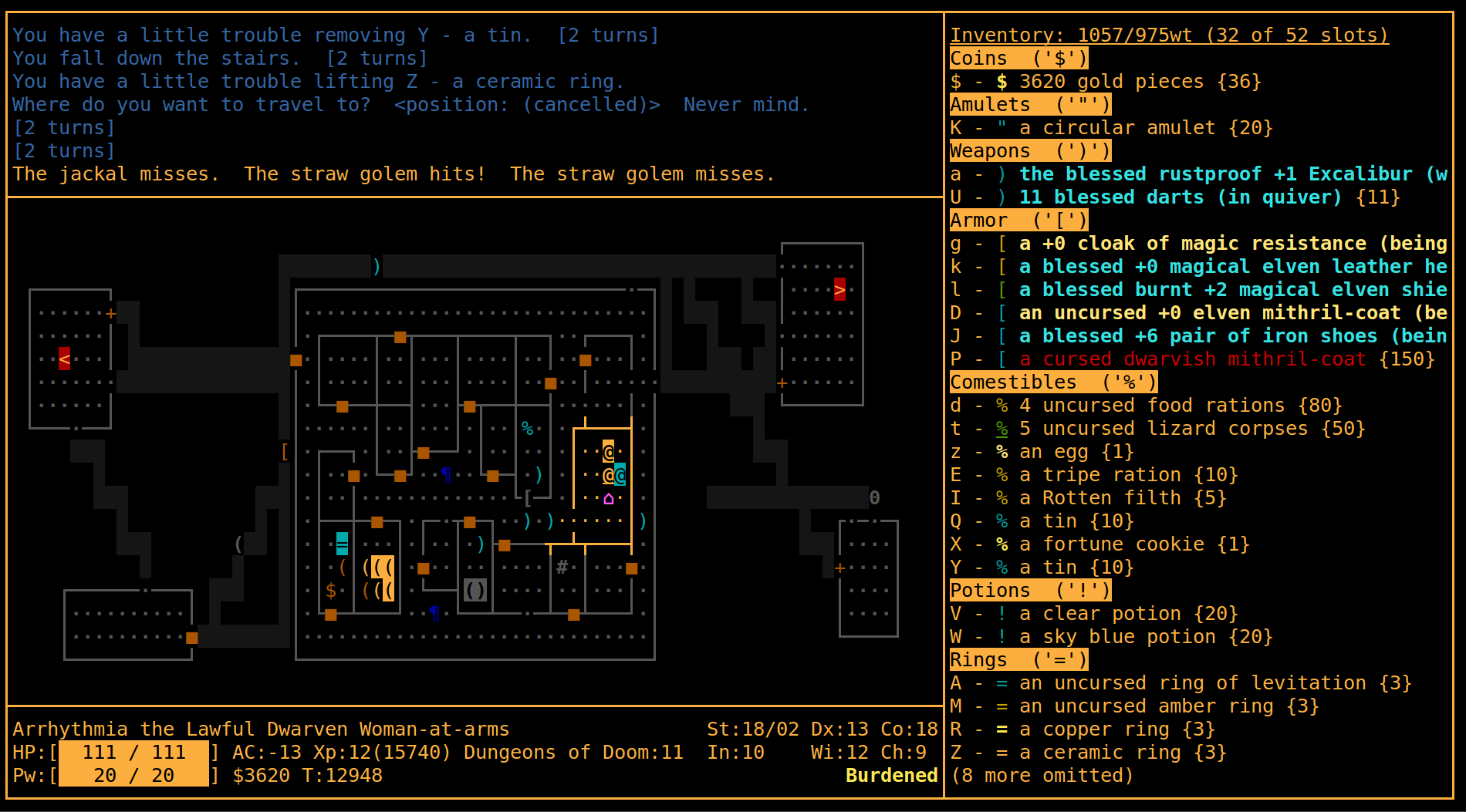Select the uncursed amber ring
Screen dimensions: 1466x812
pos(1134,706)
